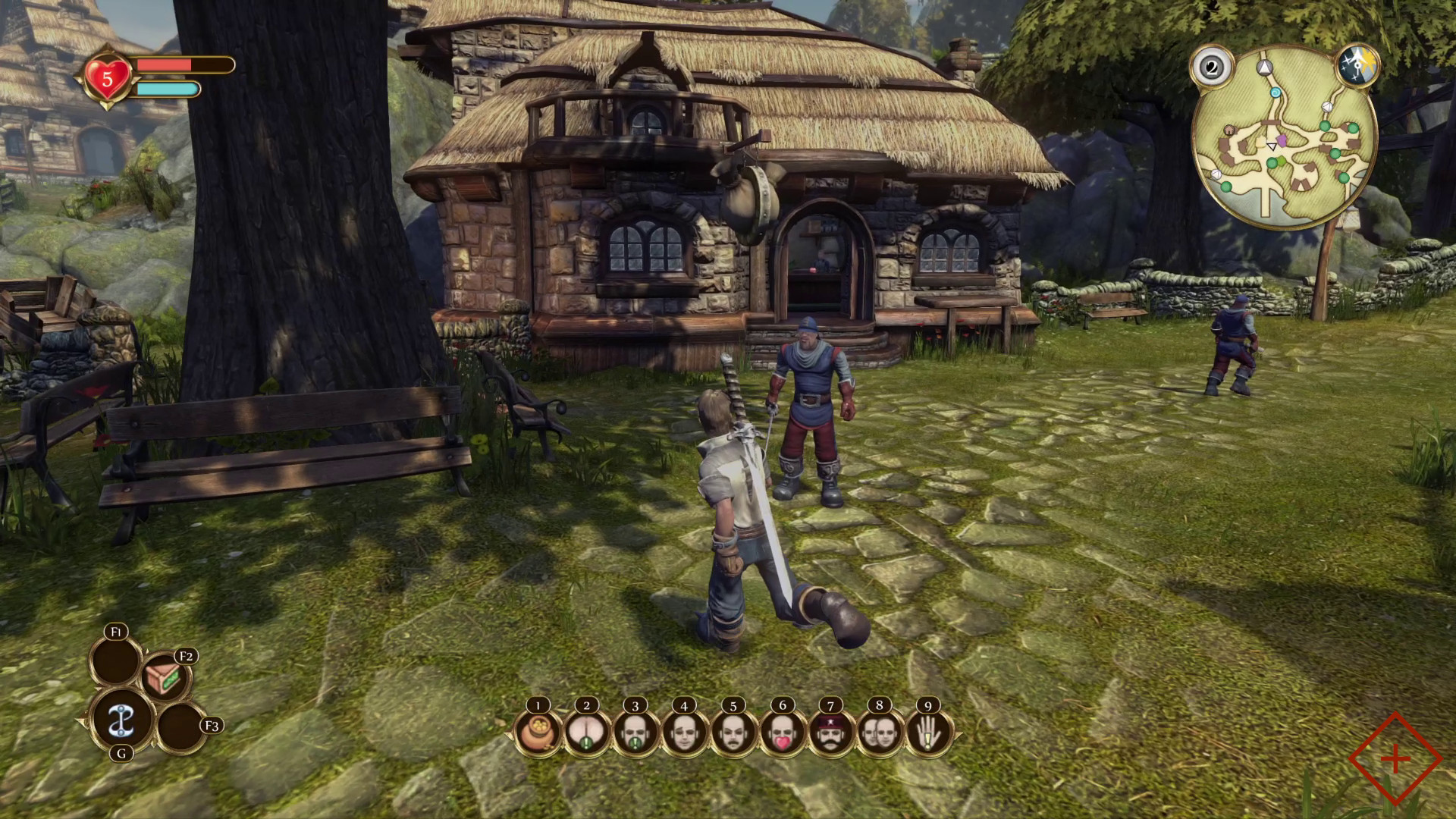Toggle the number 2 badge beside the minimap
1456x819 pixels.
(x=1211, y=67)
